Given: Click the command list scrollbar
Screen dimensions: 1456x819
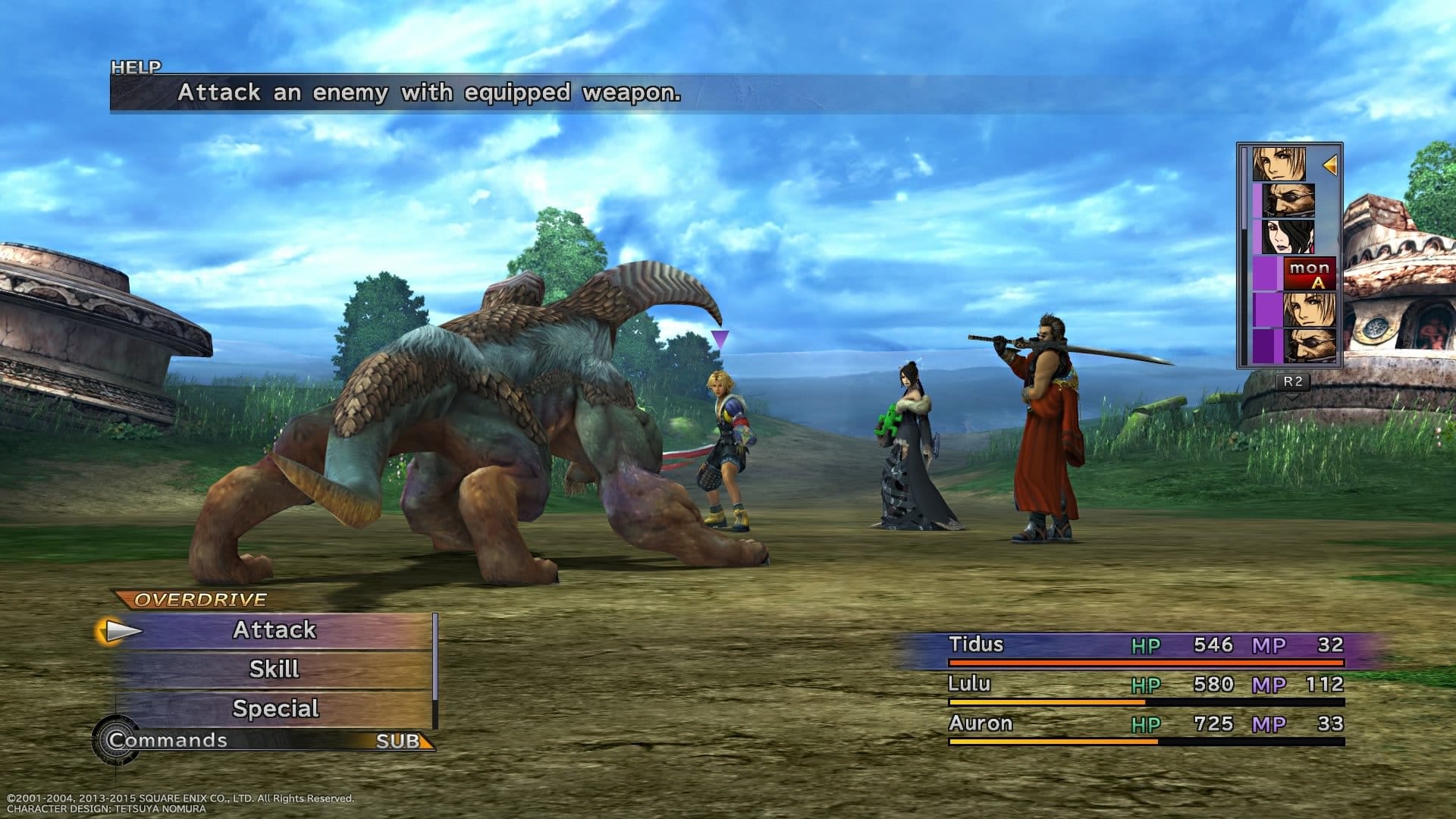Looking at the screenshot, I should [x=435, y=658].
